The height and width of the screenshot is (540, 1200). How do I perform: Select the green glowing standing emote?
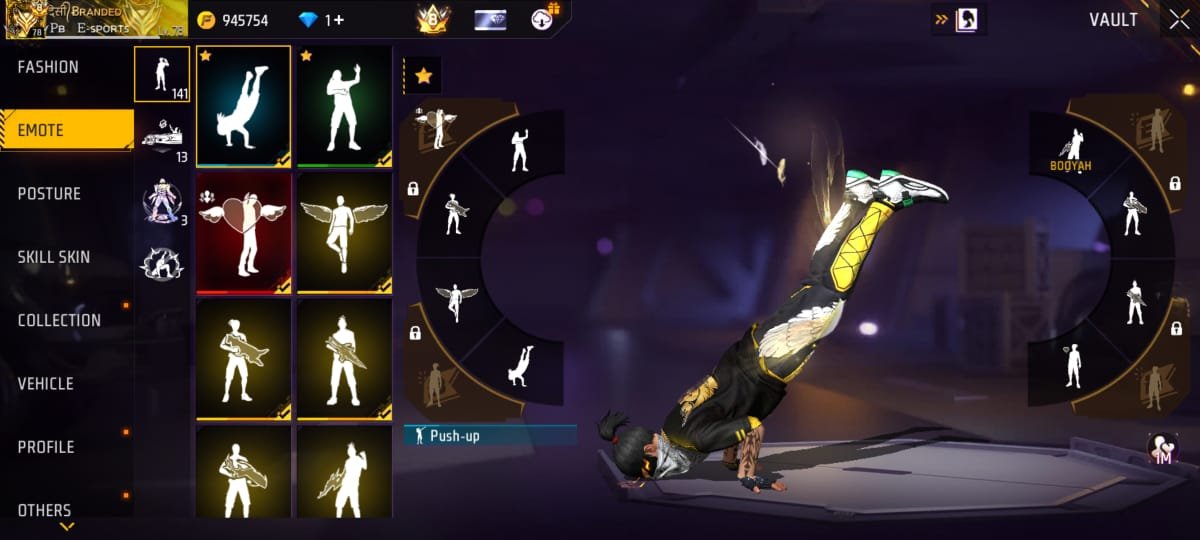coord(344,106)
